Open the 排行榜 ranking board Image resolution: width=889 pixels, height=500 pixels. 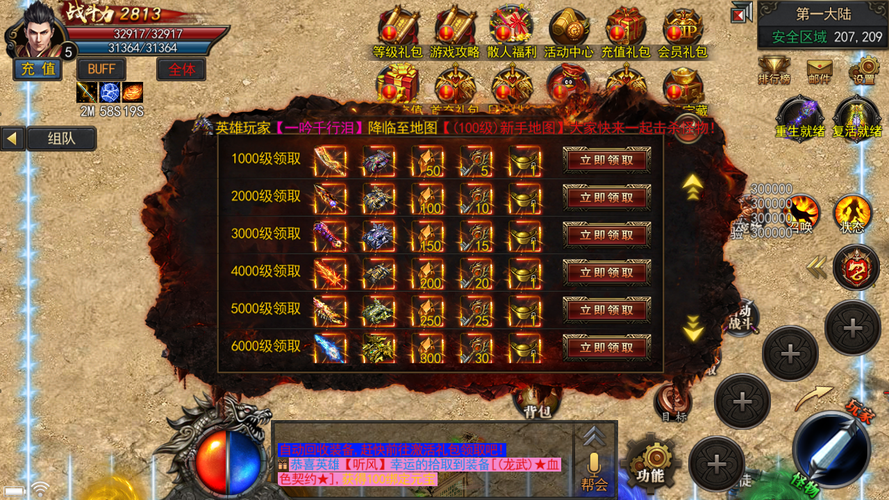[775, 70]
